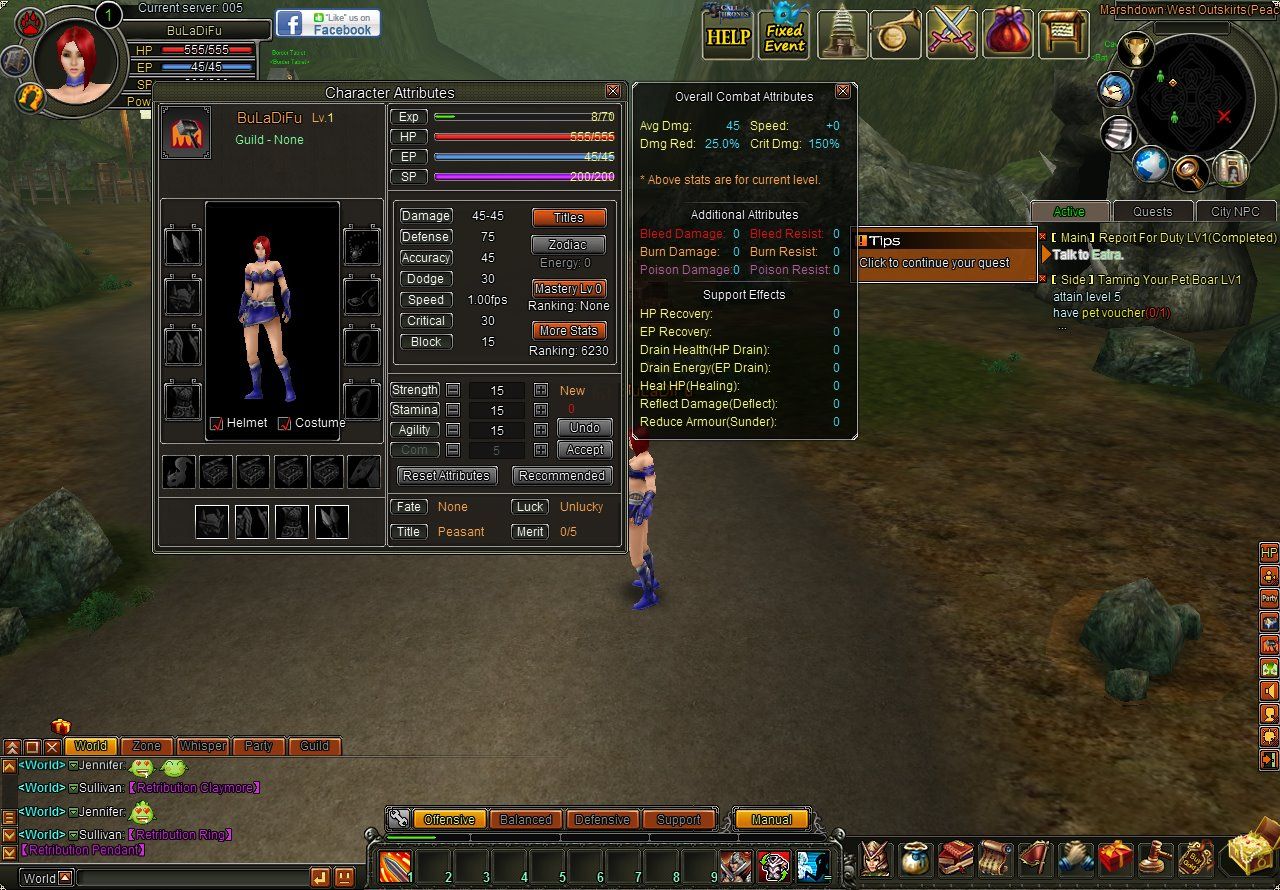1280x890 pixels.
Task: Apply Recommended attribute distribution
Action: 562,476
